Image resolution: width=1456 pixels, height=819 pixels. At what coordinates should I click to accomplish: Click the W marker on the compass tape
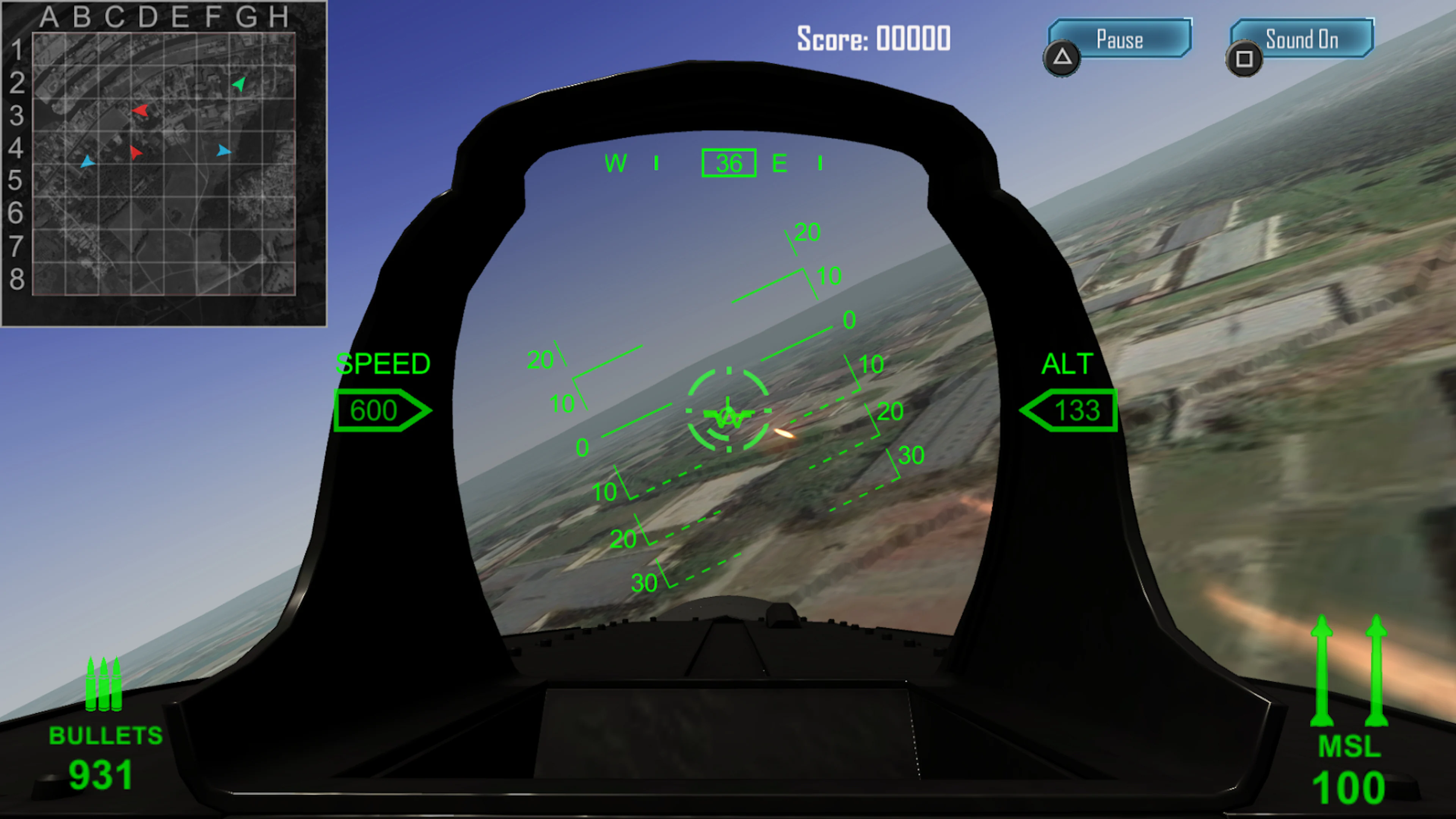click(x=615, y=164)
